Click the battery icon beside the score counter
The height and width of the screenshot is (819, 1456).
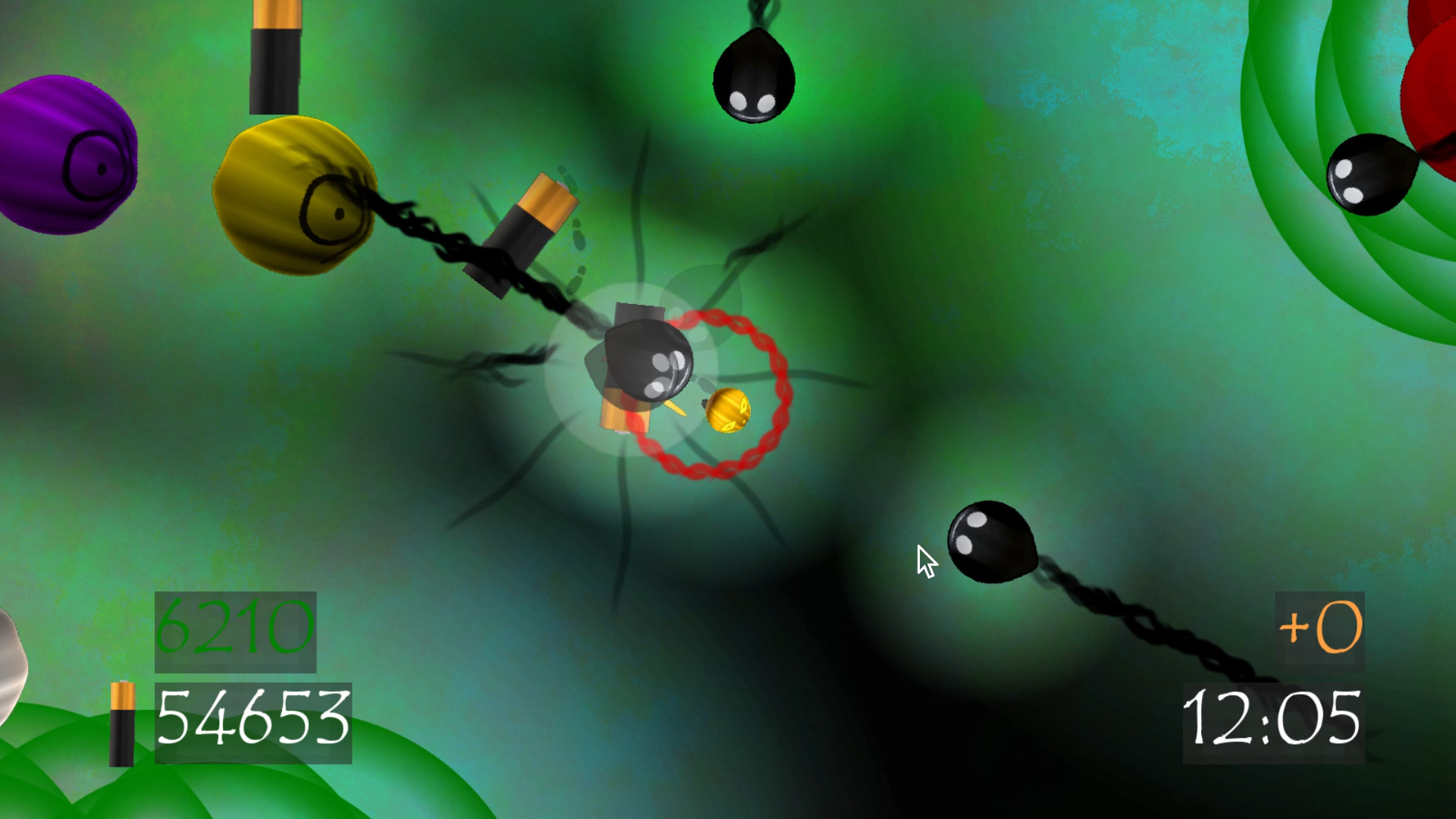121,724
